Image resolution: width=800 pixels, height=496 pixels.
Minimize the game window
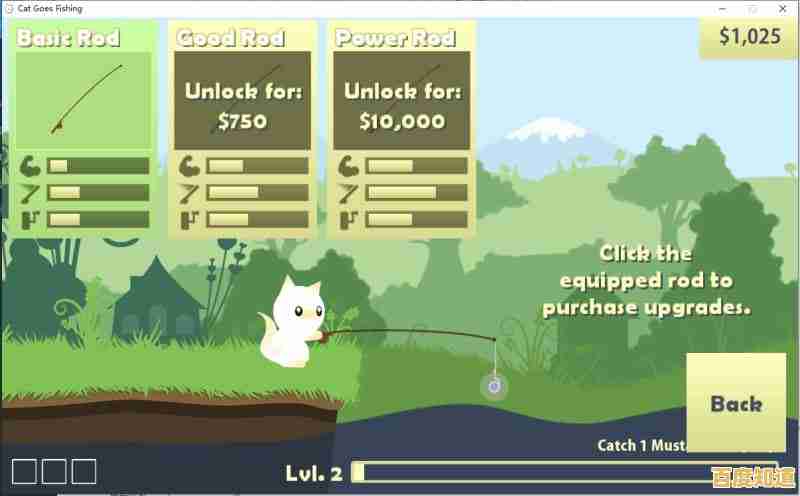pos(722,8)
